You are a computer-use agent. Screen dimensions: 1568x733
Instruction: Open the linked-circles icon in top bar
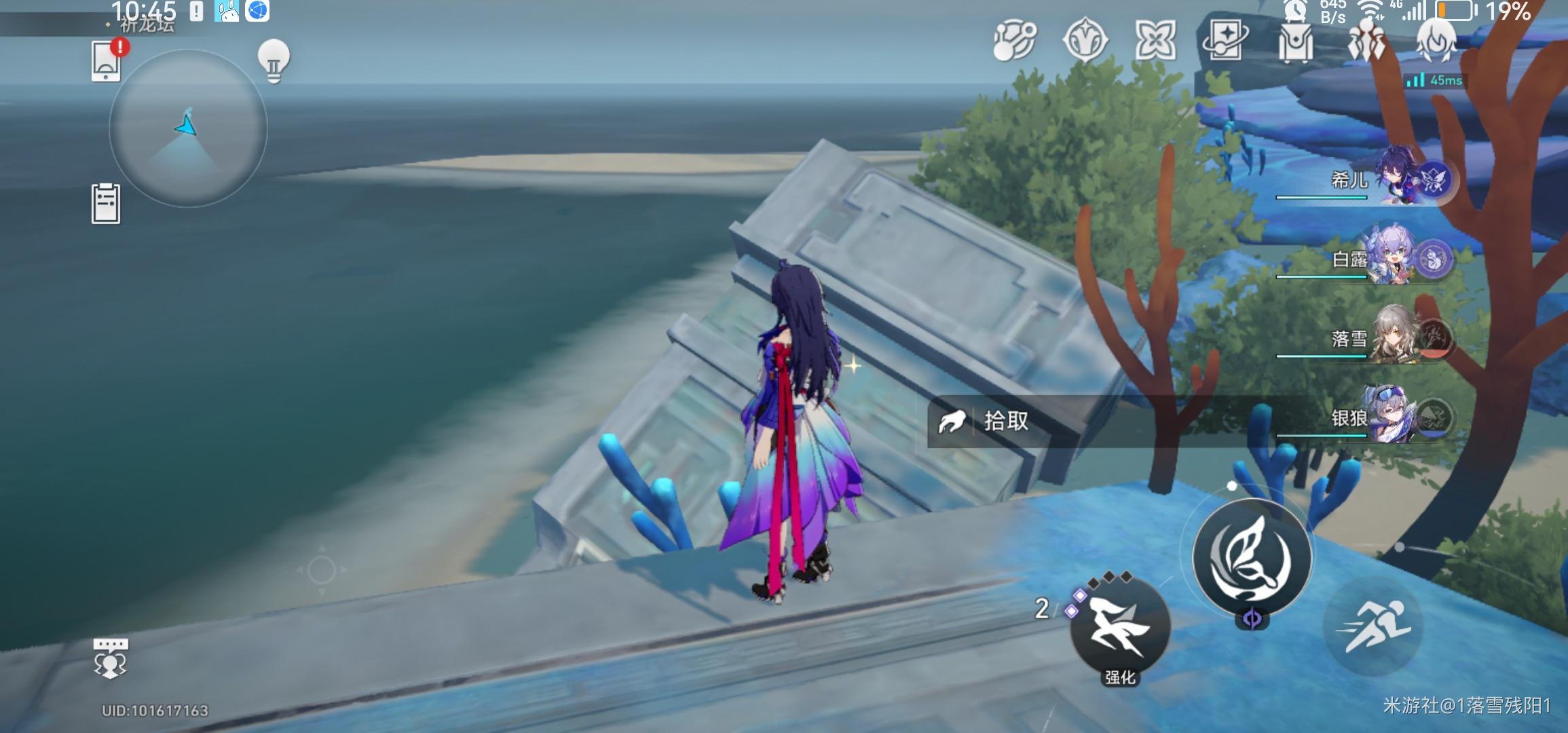click(x=1015, y=41)
